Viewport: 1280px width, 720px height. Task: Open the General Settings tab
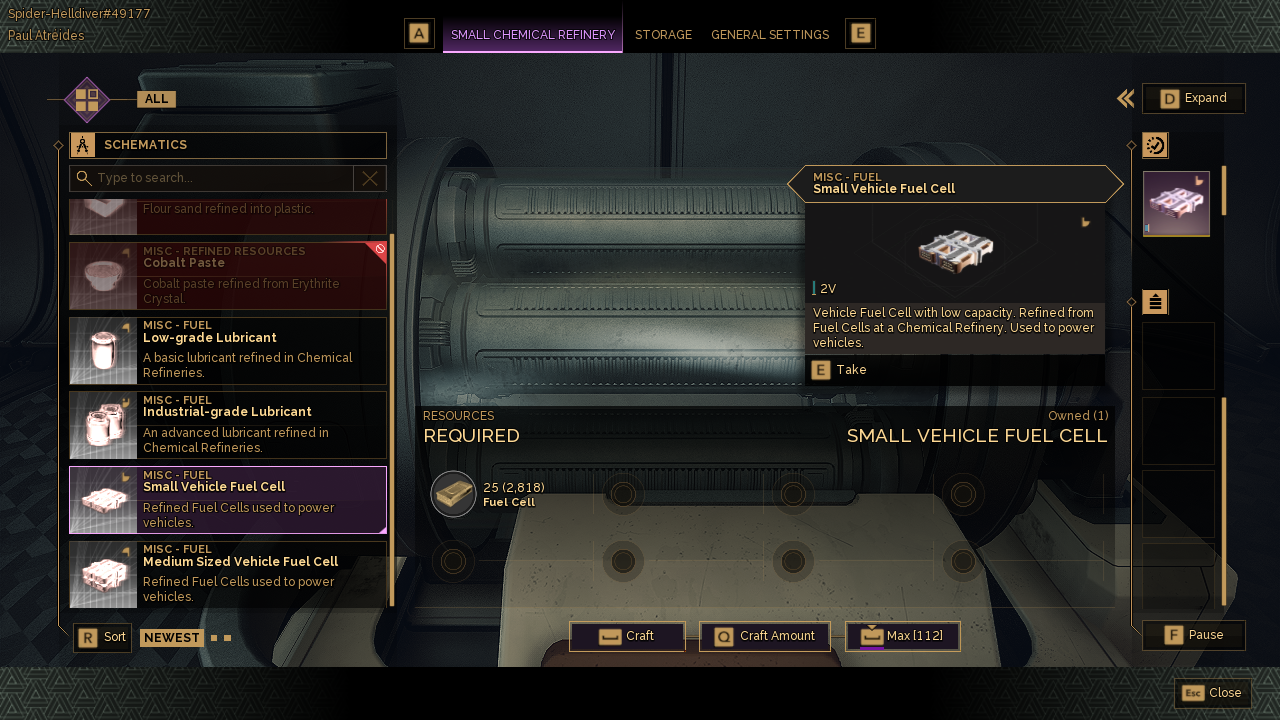769,35
